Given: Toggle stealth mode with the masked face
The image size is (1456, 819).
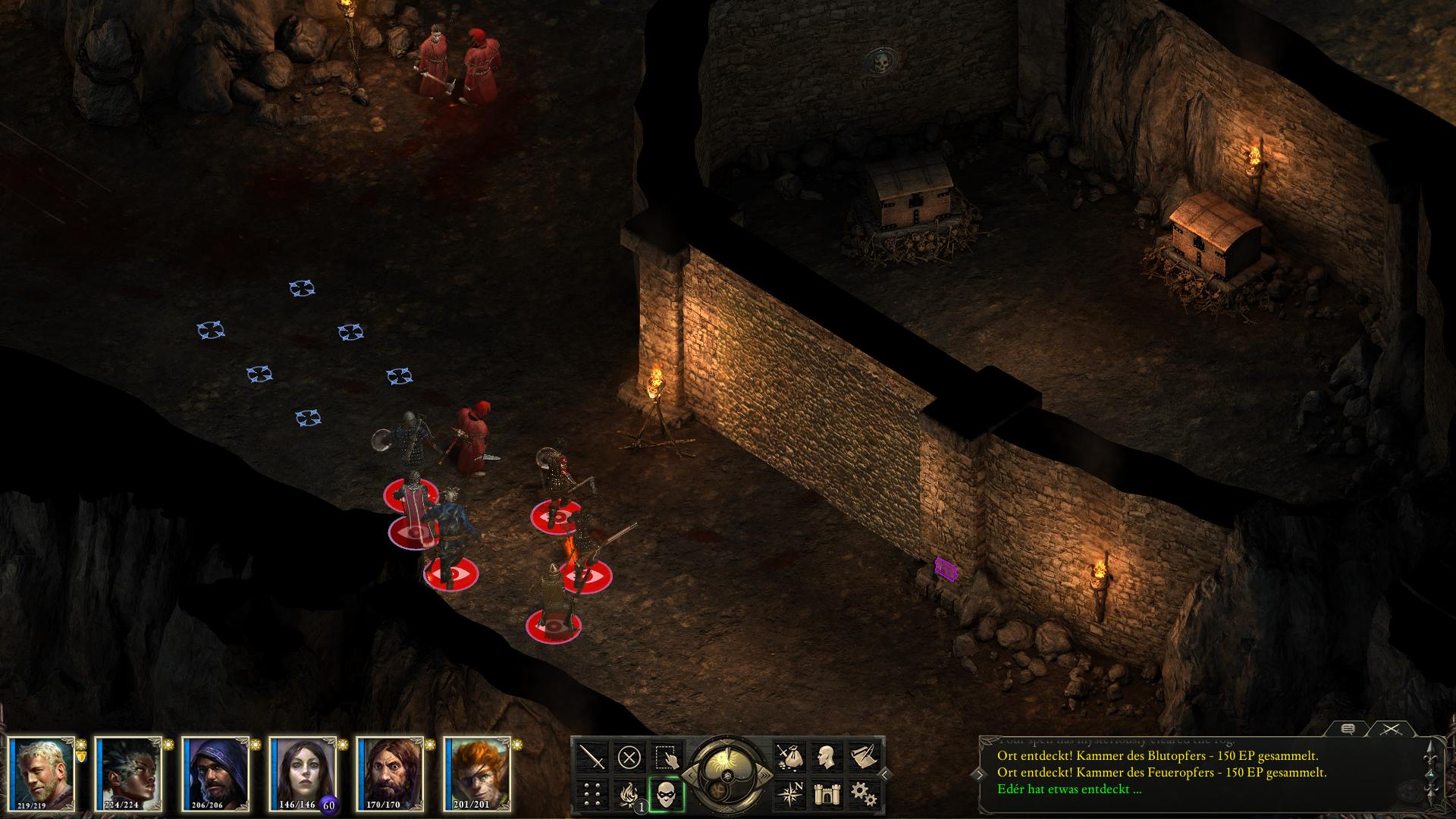Looking at the screenshot, I should tap(667, 794).
